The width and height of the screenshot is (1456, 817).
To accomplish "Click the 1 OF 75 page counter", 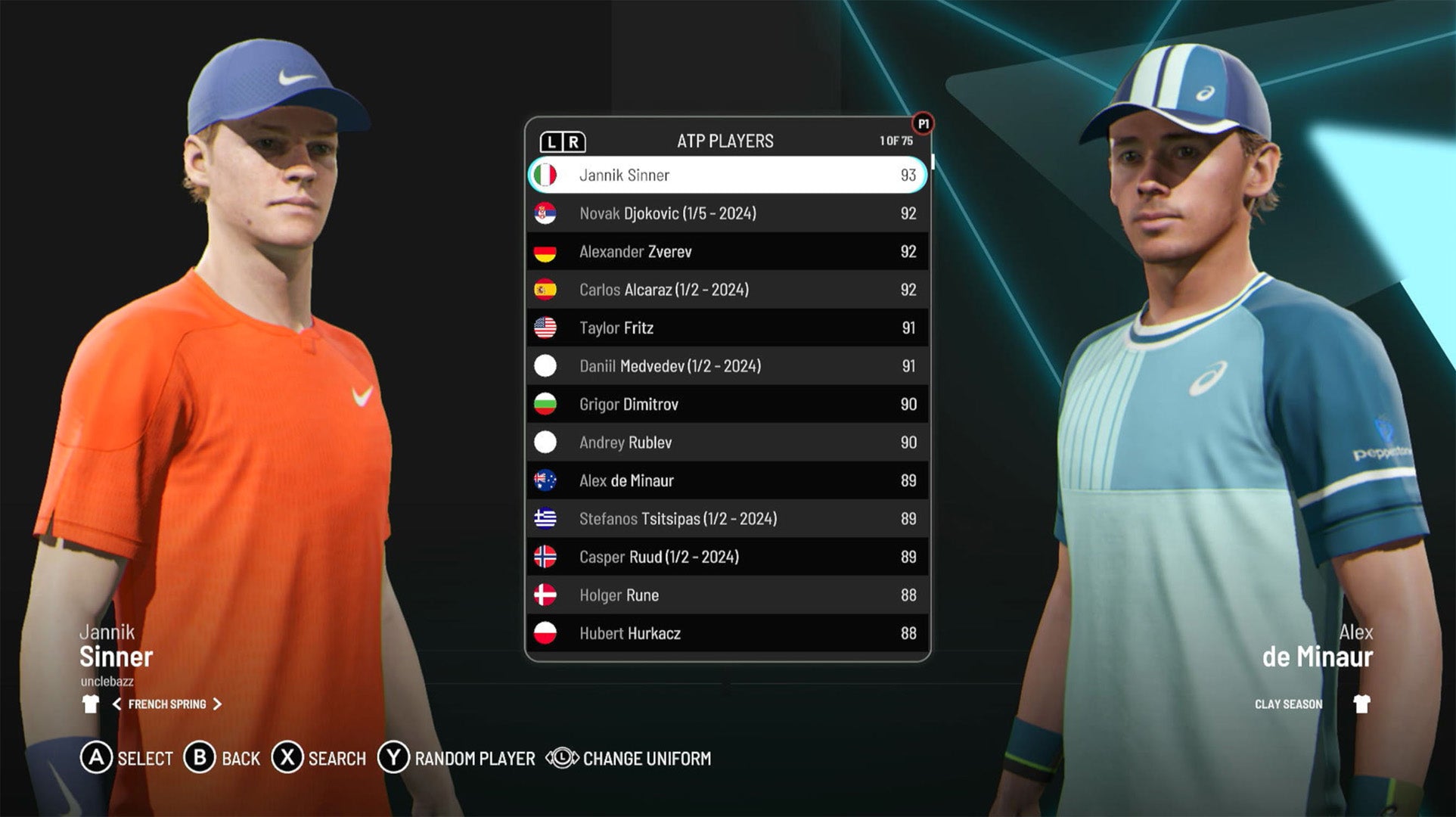I will pyautogui.click(x=894, y=140).
